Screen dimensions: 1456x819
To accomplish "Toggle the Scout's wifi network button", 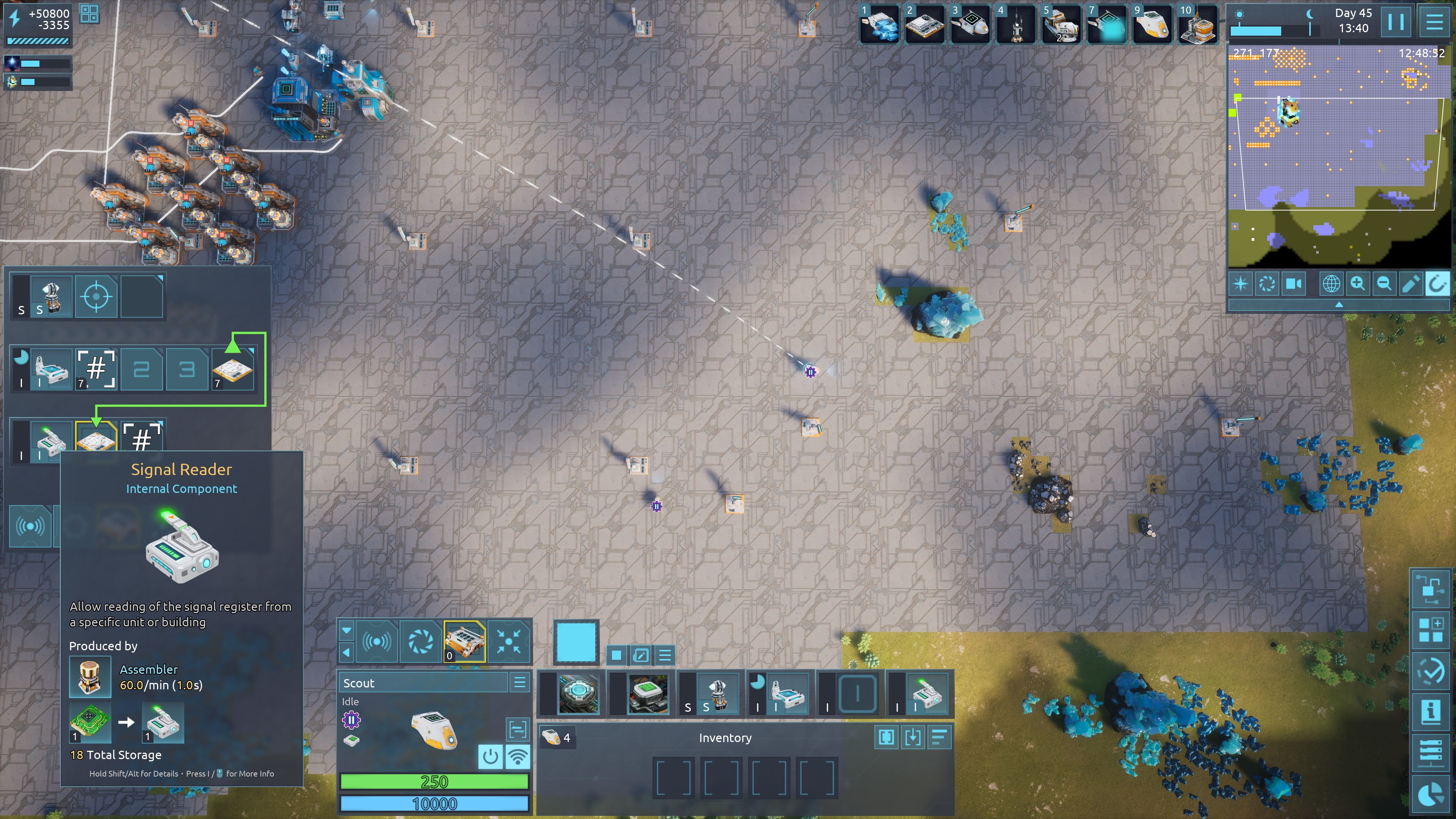I will [x=517, y=756].
